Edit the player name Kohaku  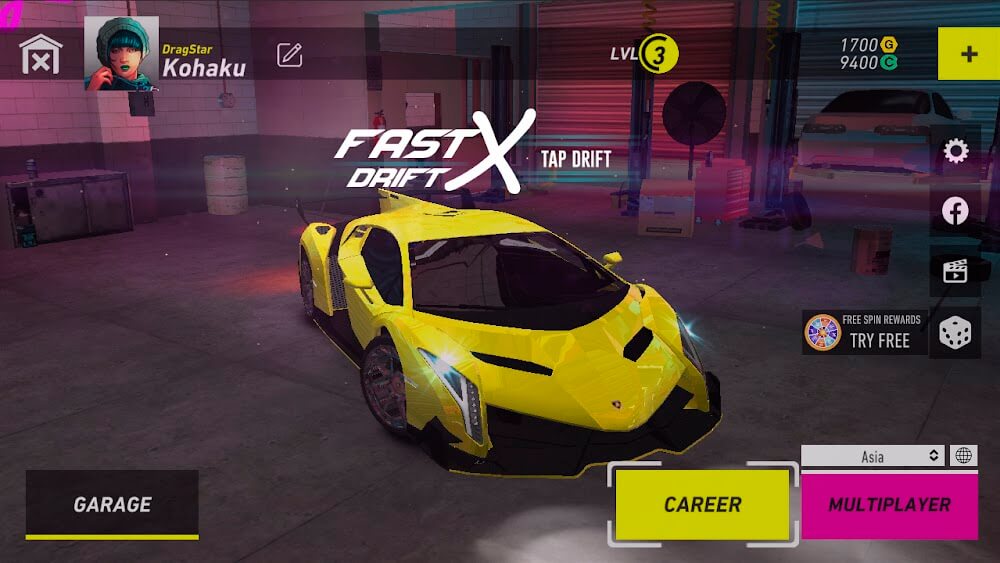290,55
